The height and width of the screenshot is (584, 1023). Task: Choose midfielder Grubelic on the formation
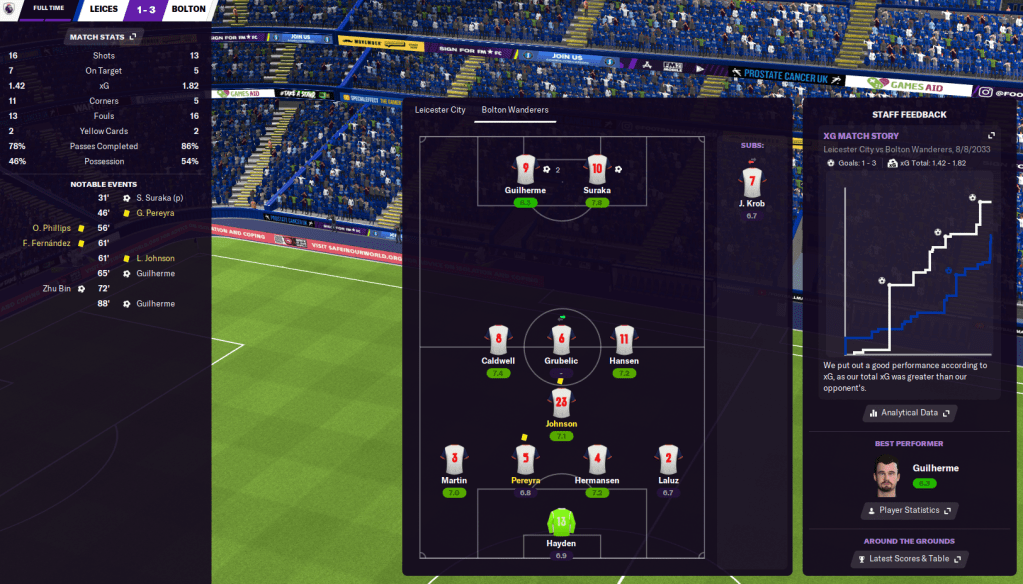tap(561, 340)
